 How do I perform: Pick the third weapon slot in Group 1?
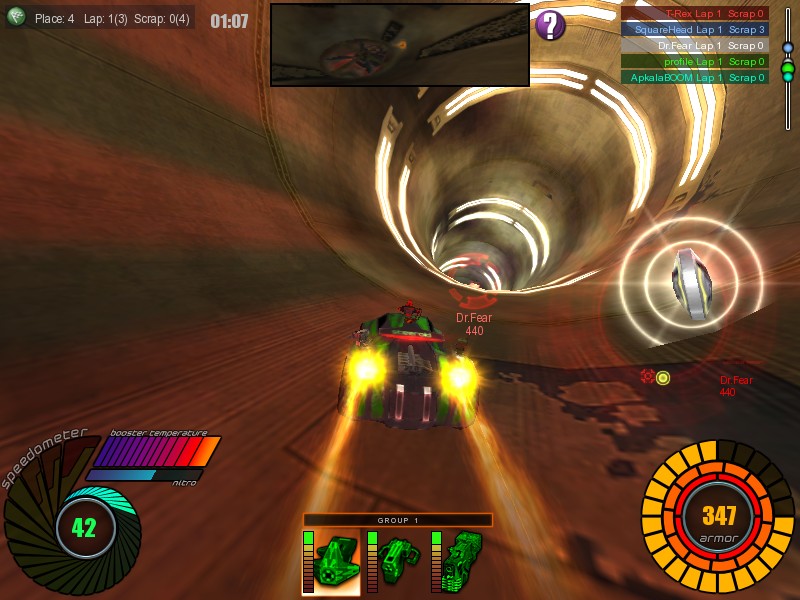point(462,562)
